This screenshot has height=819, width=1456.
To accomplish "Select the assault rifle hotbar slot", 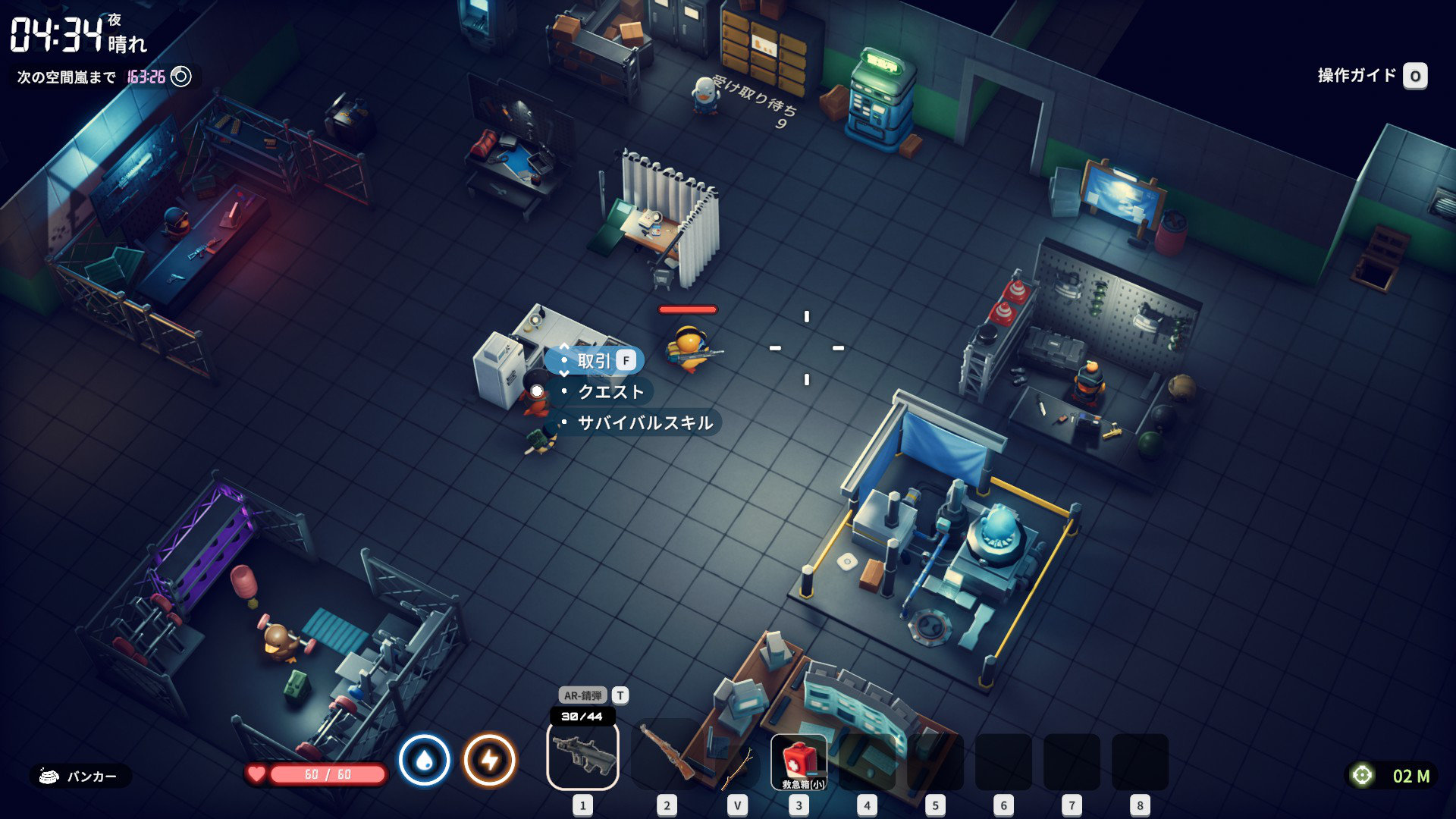I will (582, 755).
